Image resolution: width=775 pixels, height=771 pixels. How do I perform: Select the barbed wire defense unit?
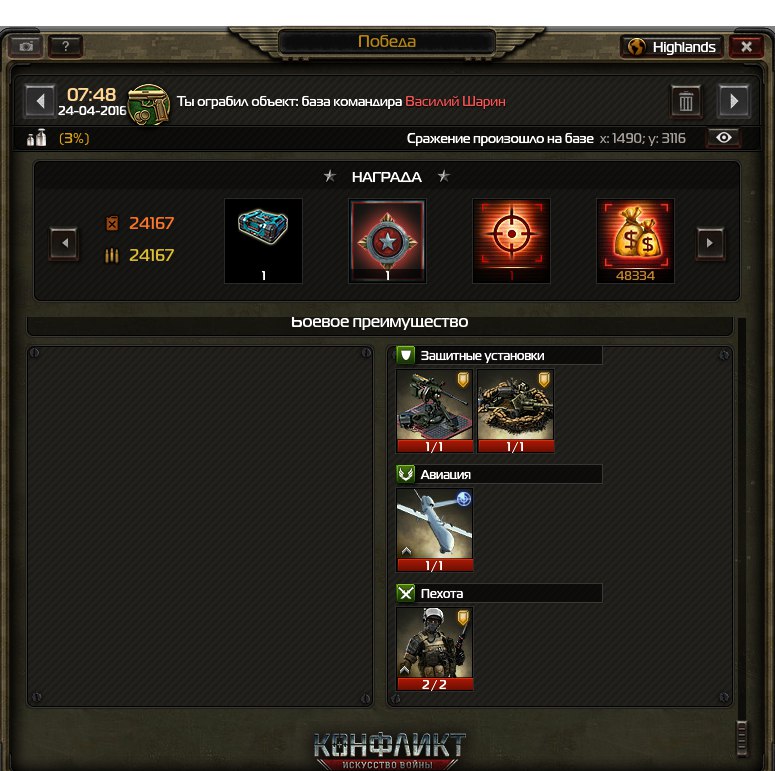coord(516,410)
